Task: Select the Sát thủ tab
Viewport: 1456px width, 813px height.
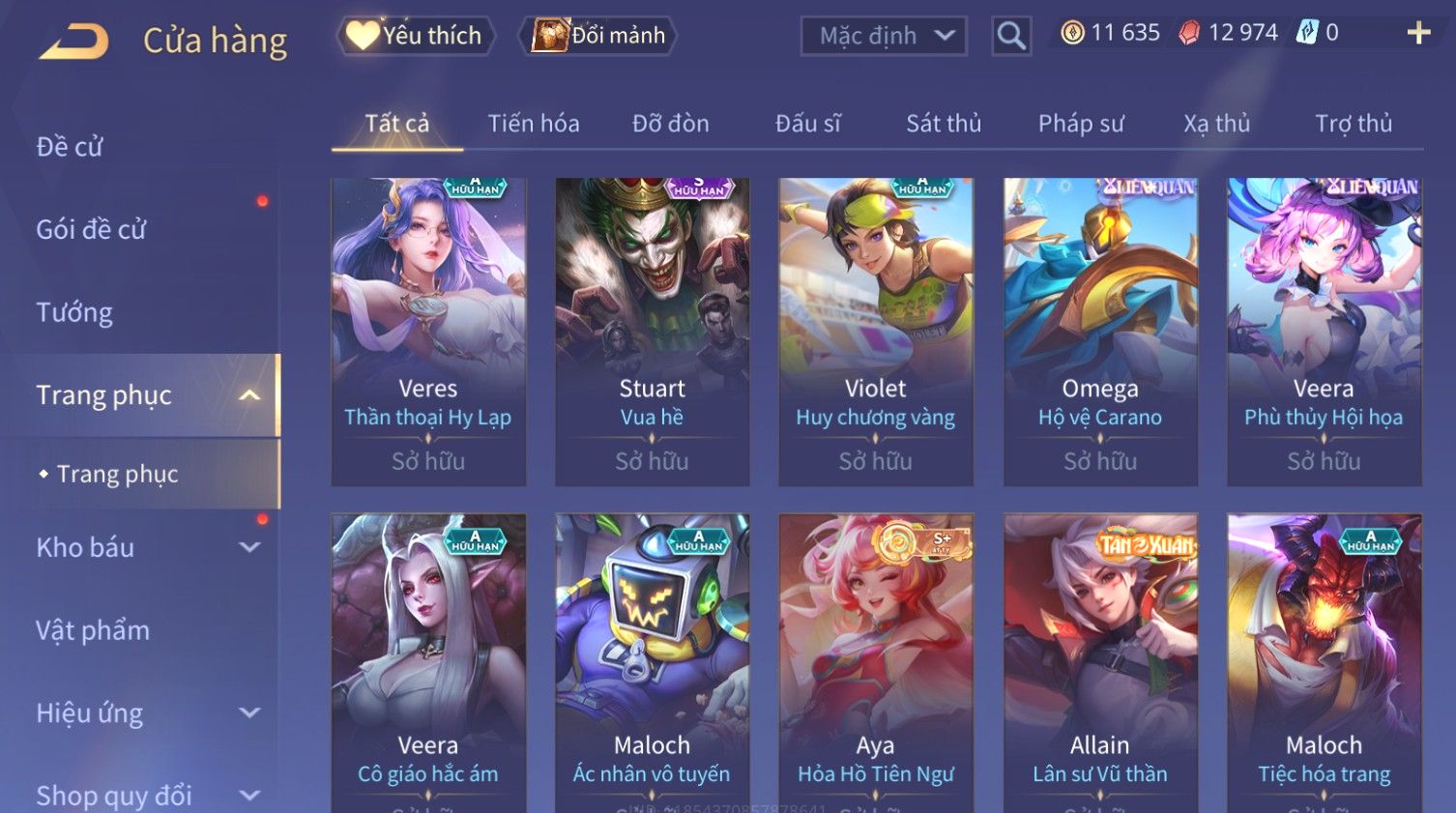Action: [943, 124]
